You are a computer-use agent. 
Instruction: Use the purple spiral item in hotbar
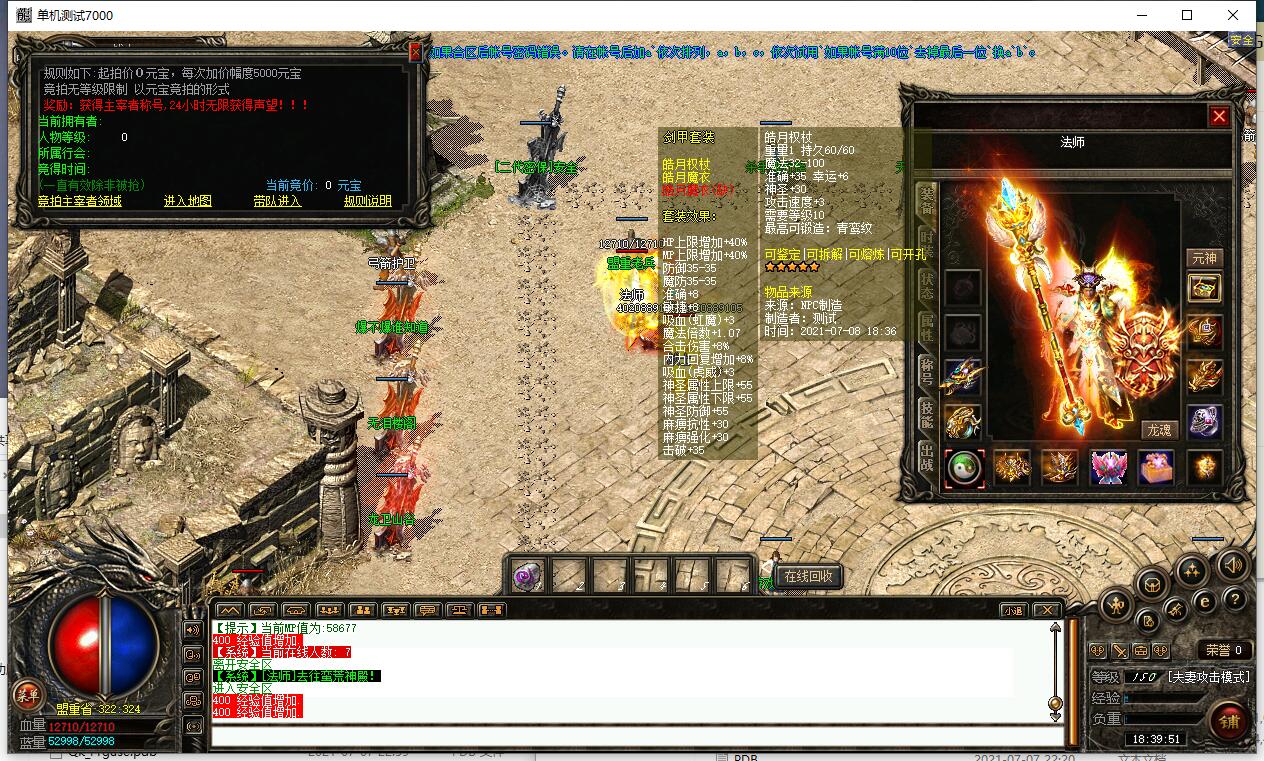(527, 576)
